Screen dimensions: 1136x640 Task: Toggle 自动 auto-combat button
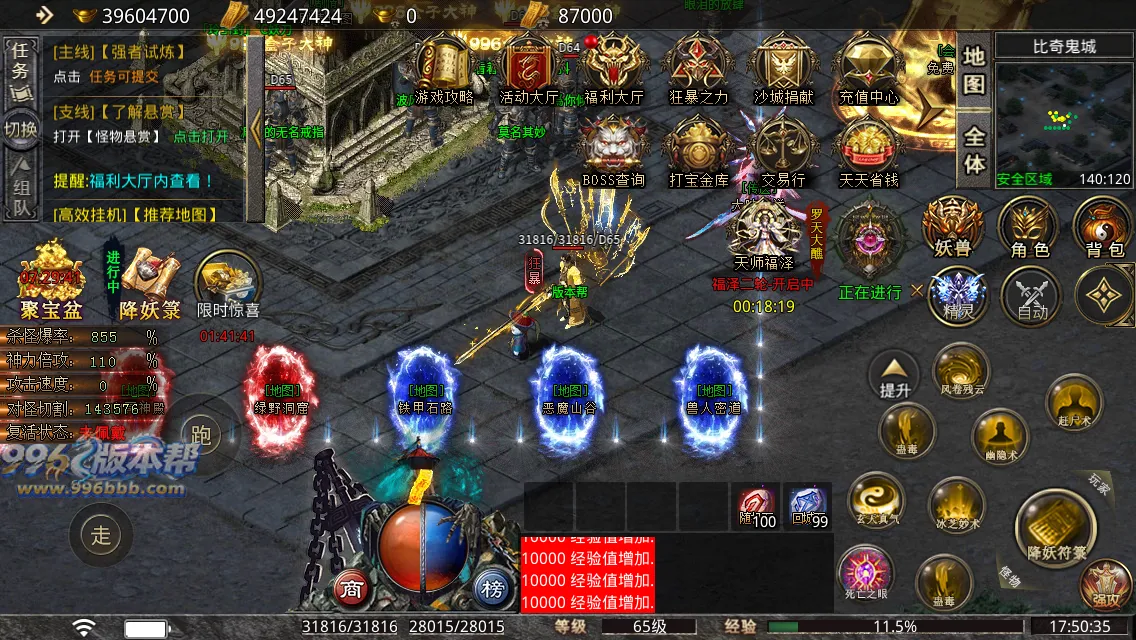tap(1032, 297)
